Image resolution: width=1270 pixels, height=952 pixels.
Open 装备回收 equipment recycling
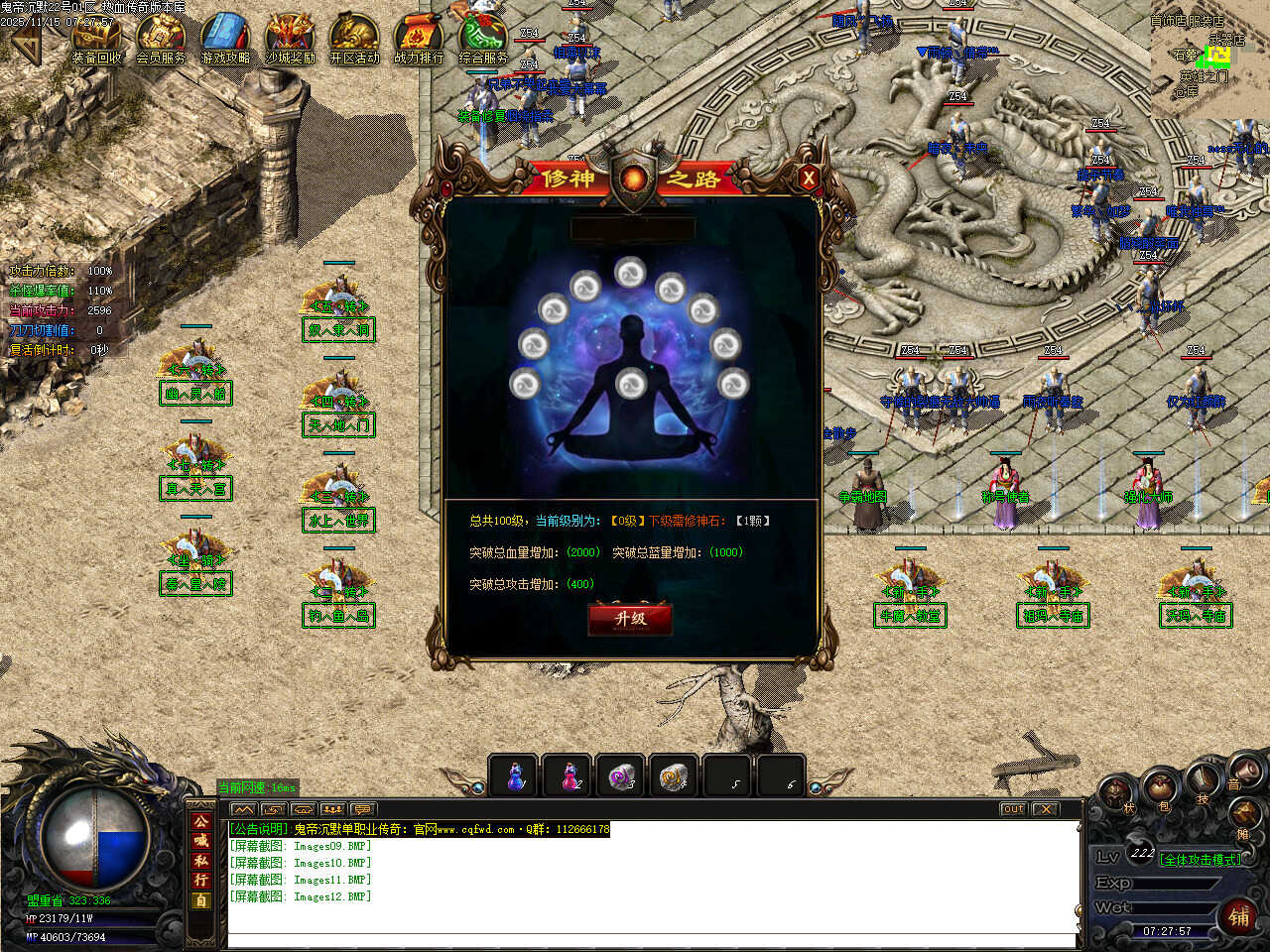[96, 40]
